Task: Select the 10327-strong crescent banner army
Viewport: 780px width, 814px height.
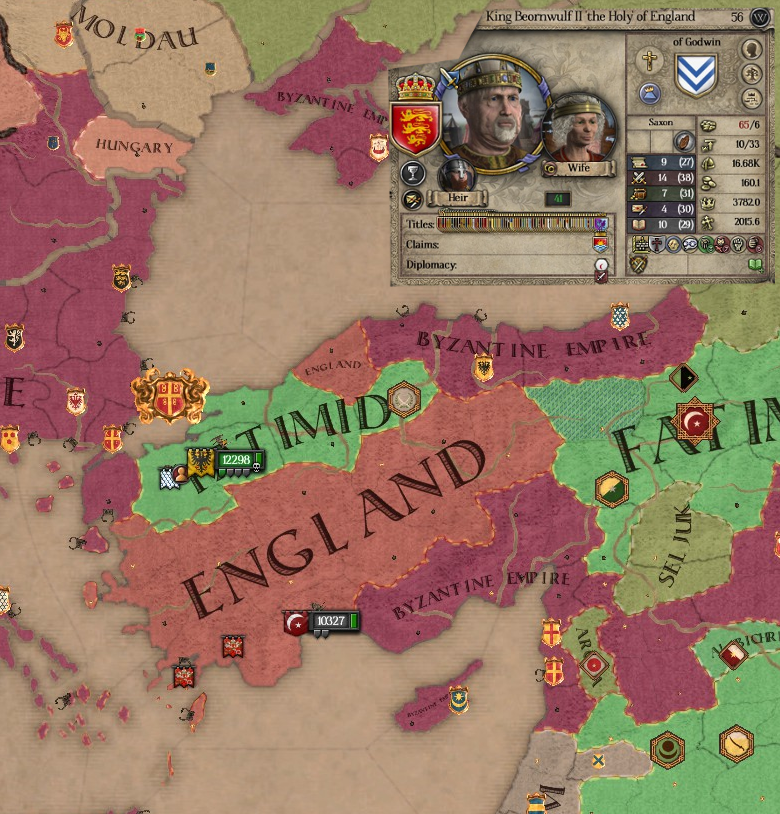Action: (322, 622)
